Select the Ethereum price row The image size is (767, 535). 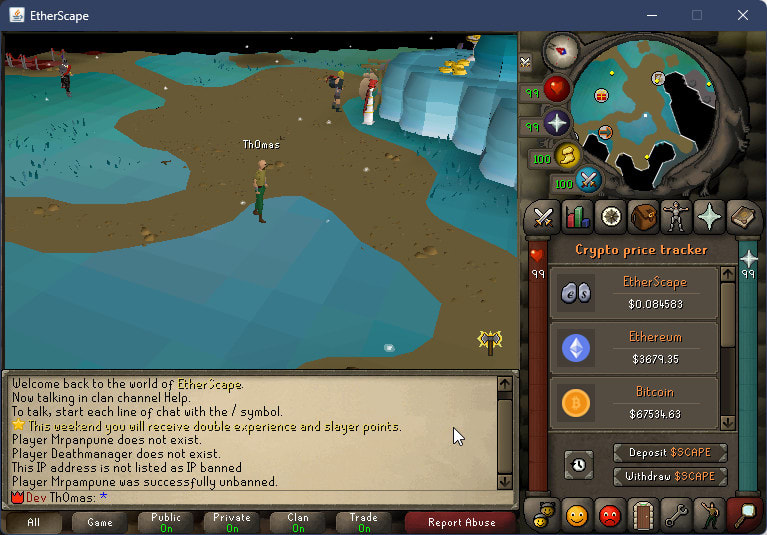tap(633, 348)
